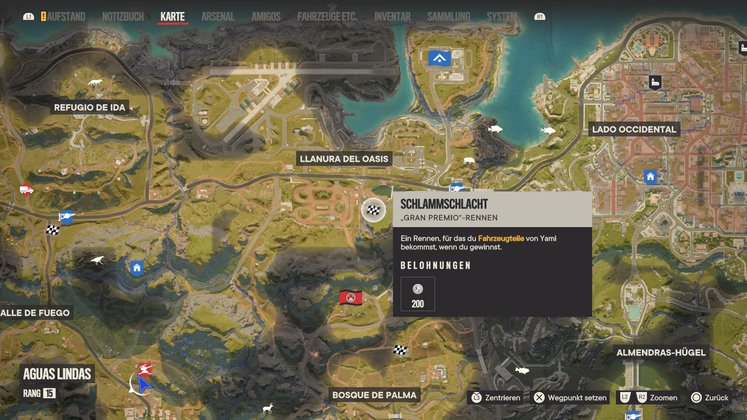Open the System tab
747x420 pixels.
click(502, 17)
